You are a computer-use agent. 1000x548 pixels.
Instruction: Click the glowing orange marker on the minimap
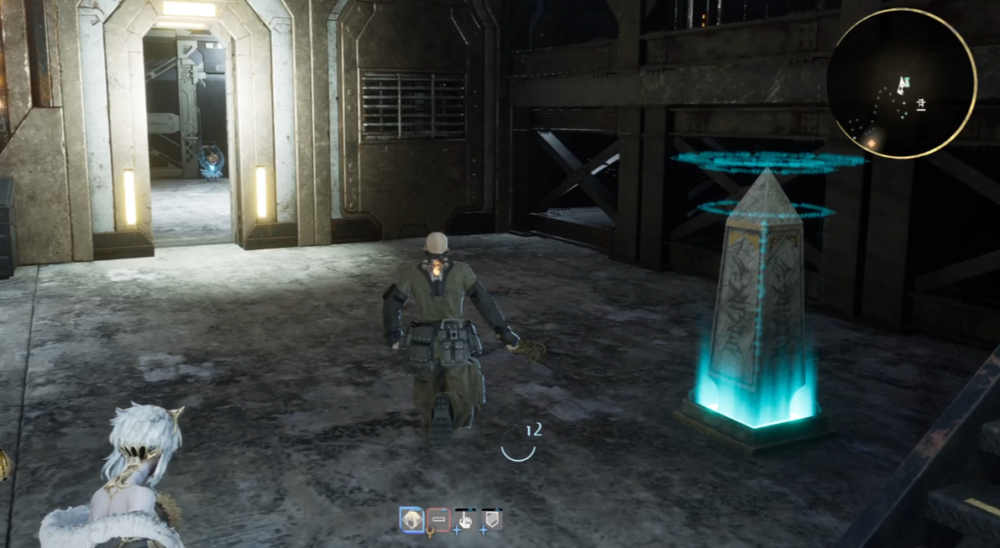click(x=872, y=140)
